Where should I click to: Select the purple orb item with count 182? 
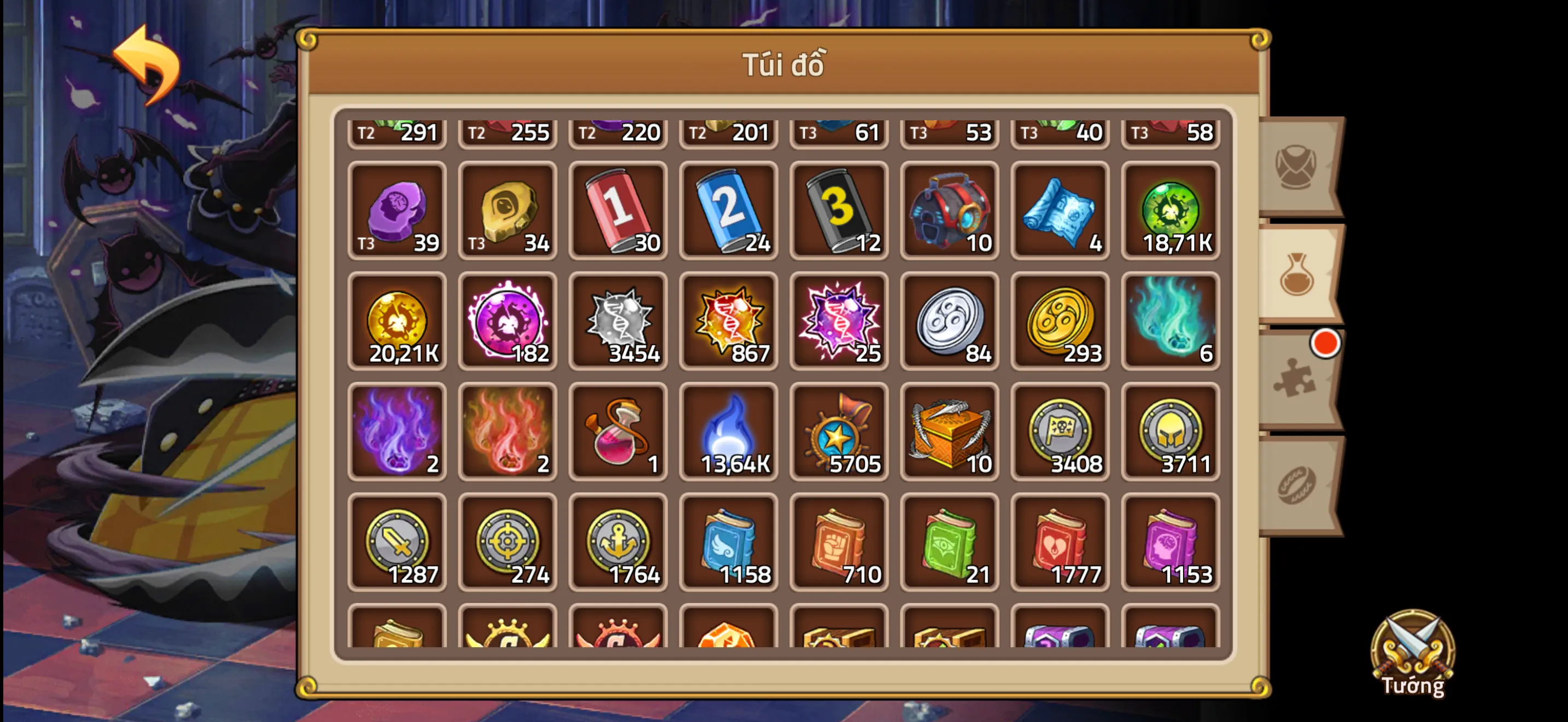click(508, 322)
